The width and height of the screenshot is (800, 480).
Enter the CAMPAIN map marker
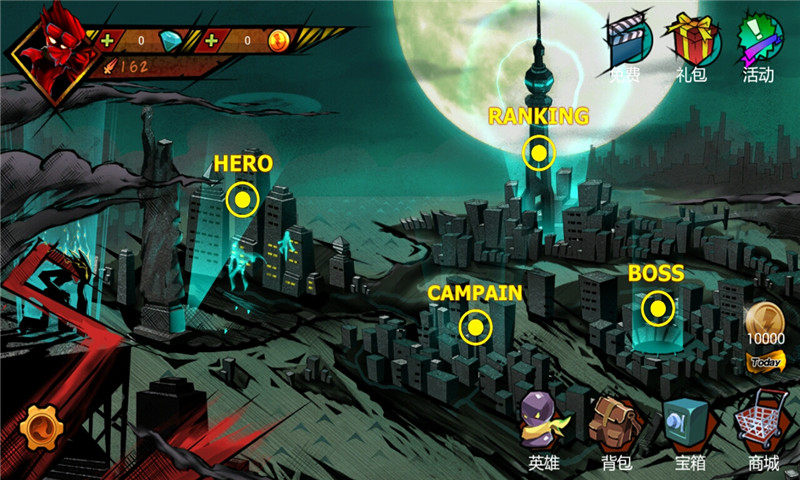click(475, 326)
